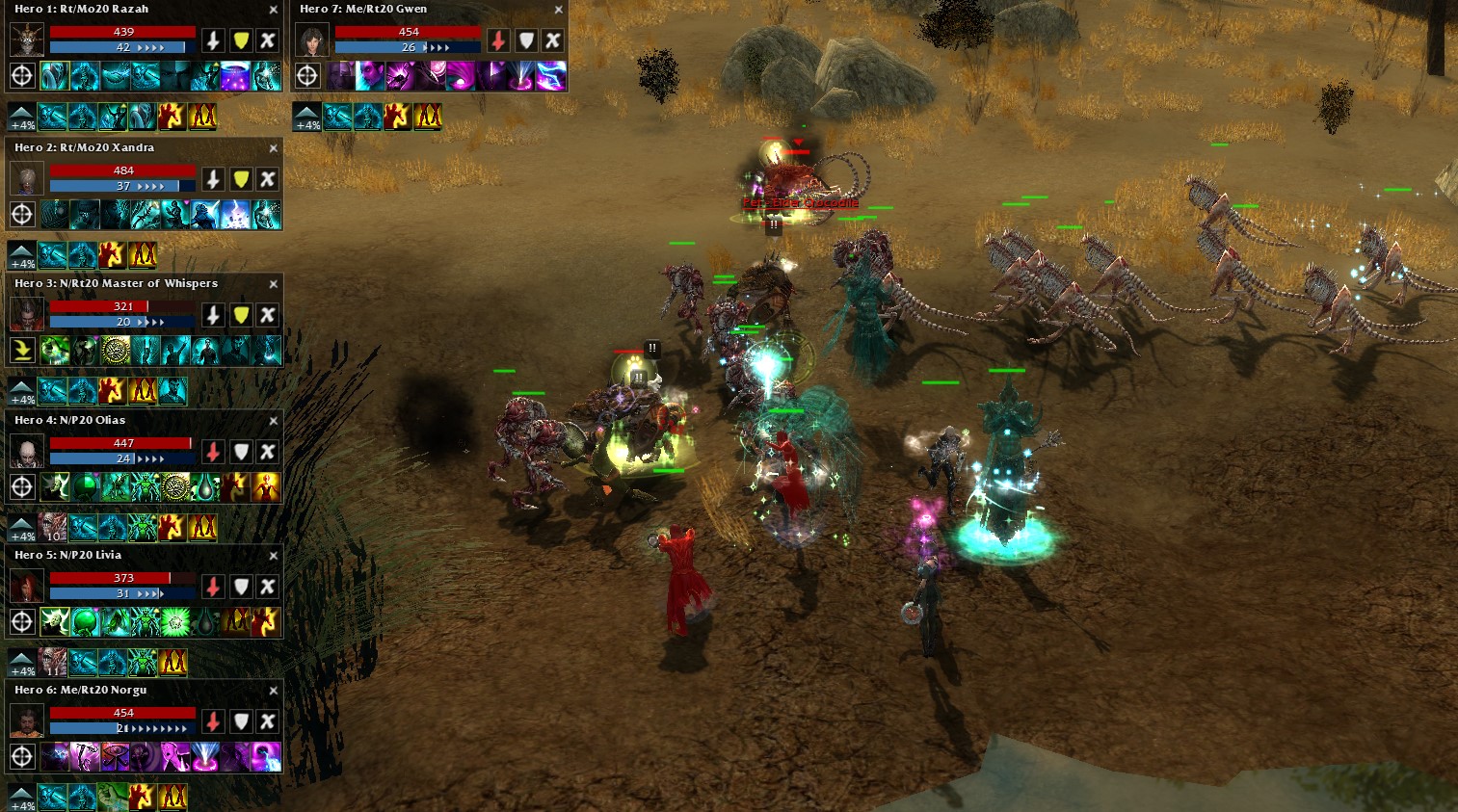Click Master of Whispers' yellow arrow icon
The width and height of the screenshot is (1458, 812).
pyautogui.click(x=22, y=350)
